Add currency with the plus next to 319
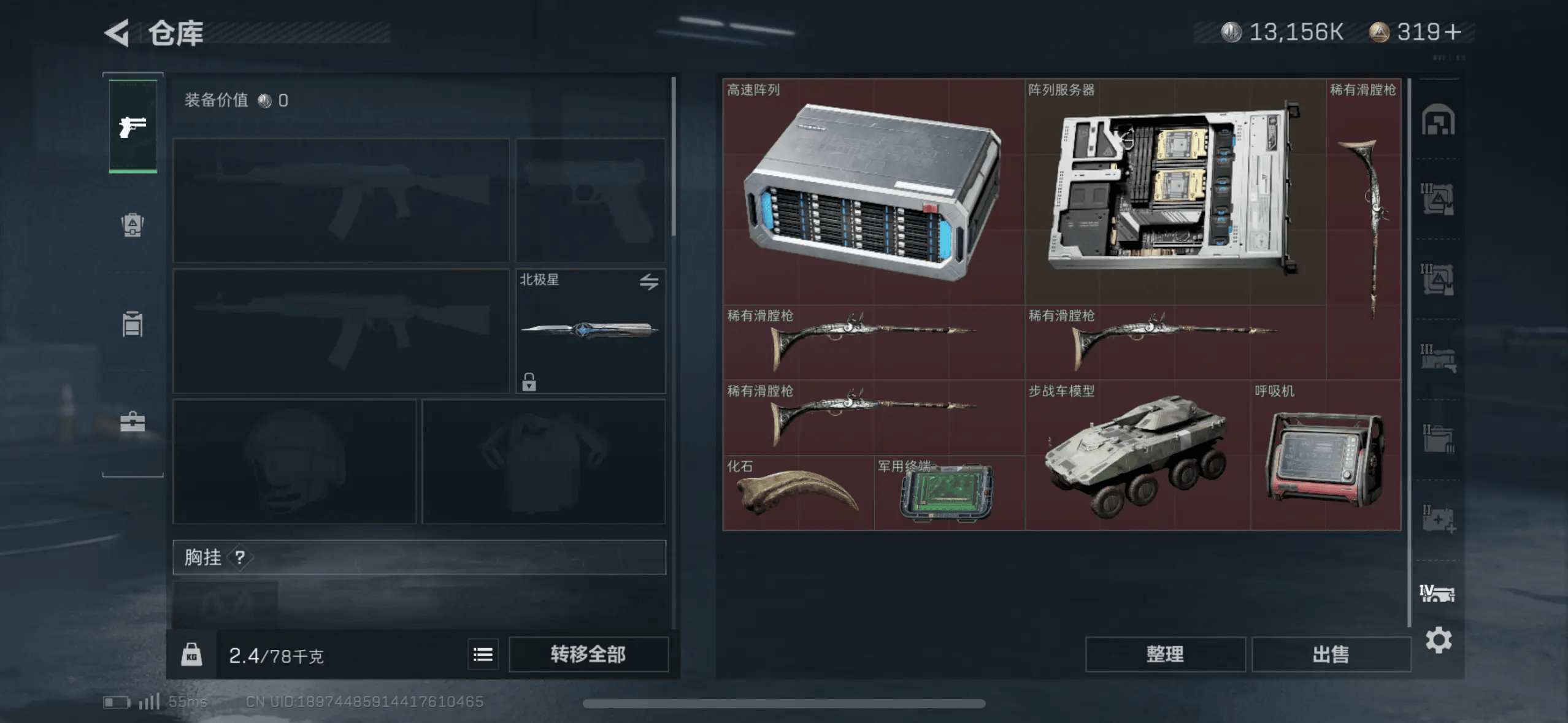 1453,32
